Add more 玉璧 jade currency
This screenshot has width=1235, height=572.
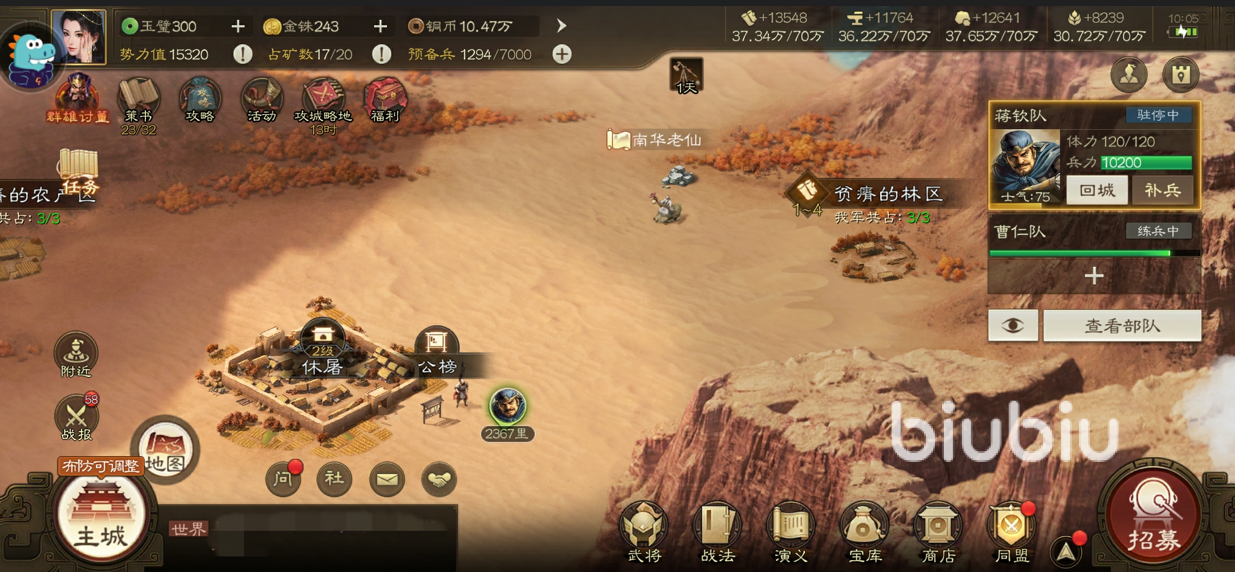coord(238,26)
